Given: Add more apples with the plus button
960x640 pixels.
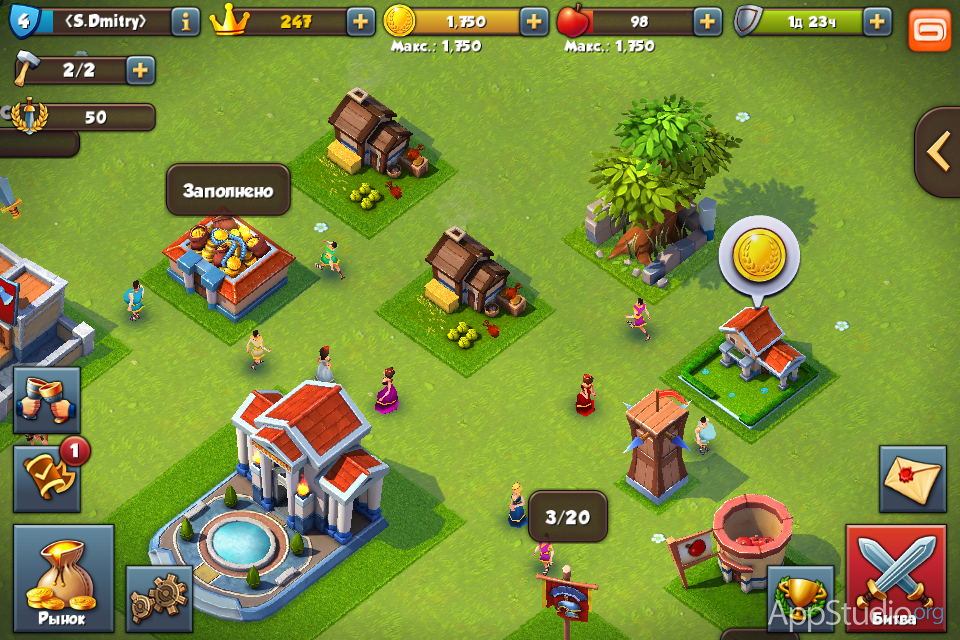Looking at the screenshot, I should coord(707,20).
